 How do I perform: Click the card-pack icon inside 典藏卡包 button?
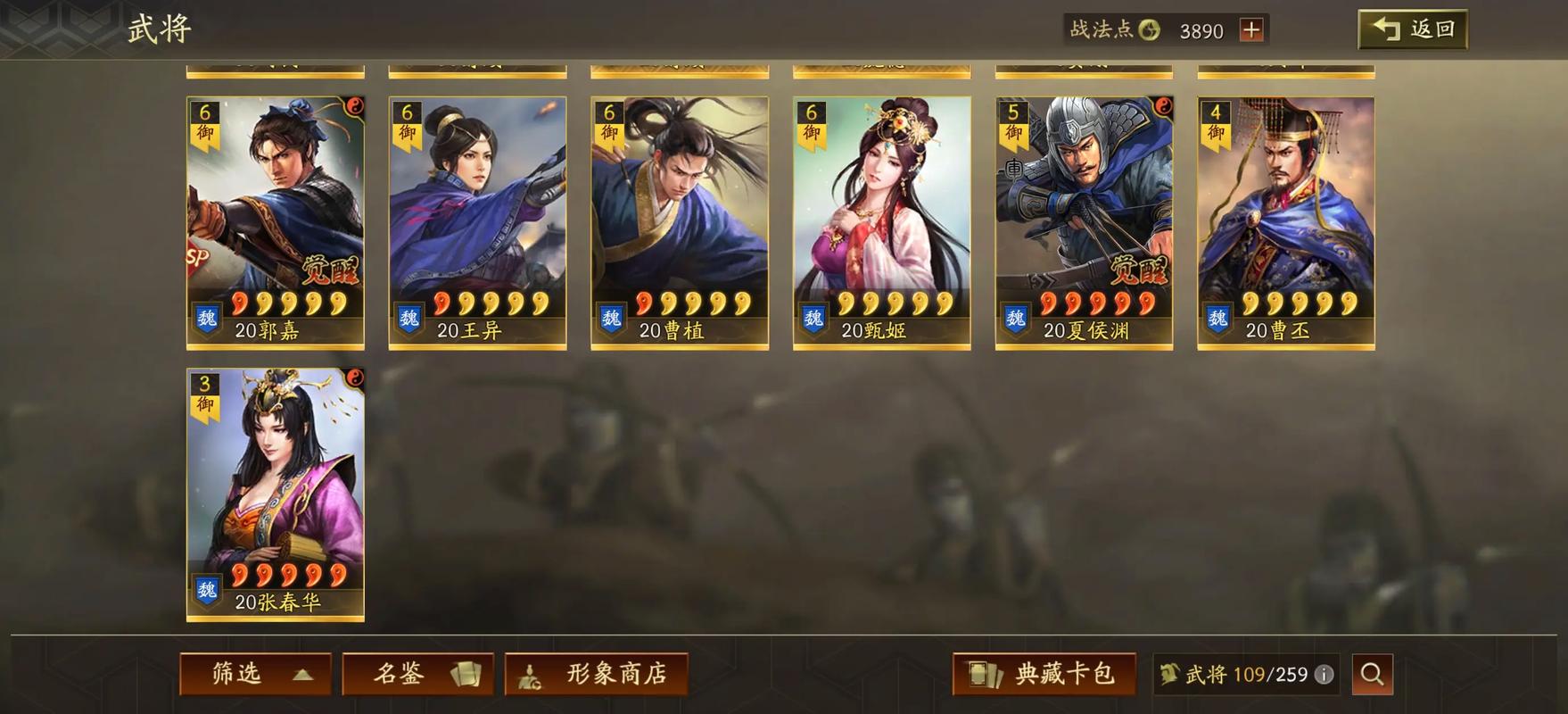click(x=986, y=675)
